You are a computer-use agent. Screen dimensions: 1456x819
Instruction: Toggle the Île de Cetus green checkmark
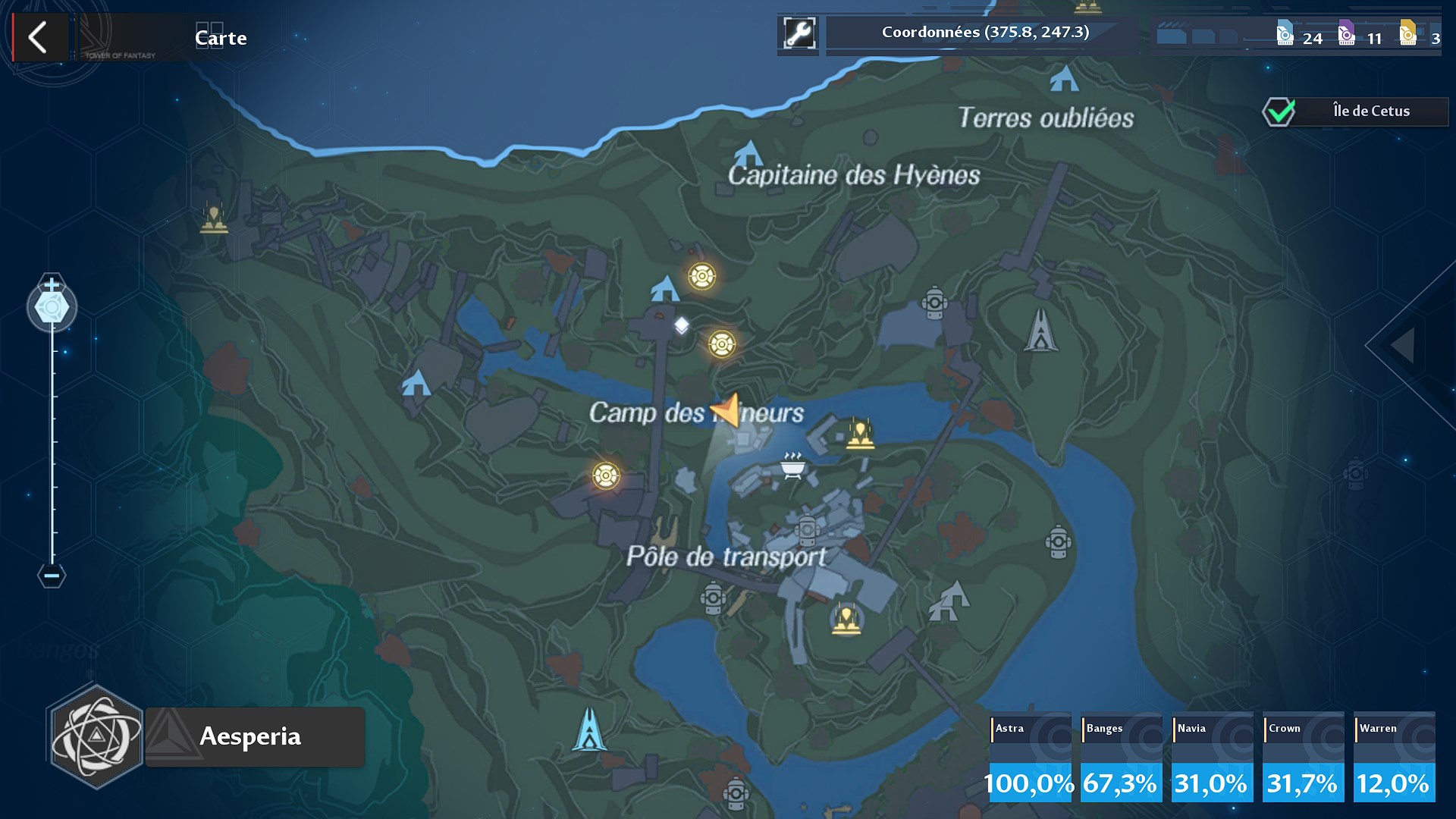pos(1278,111)
